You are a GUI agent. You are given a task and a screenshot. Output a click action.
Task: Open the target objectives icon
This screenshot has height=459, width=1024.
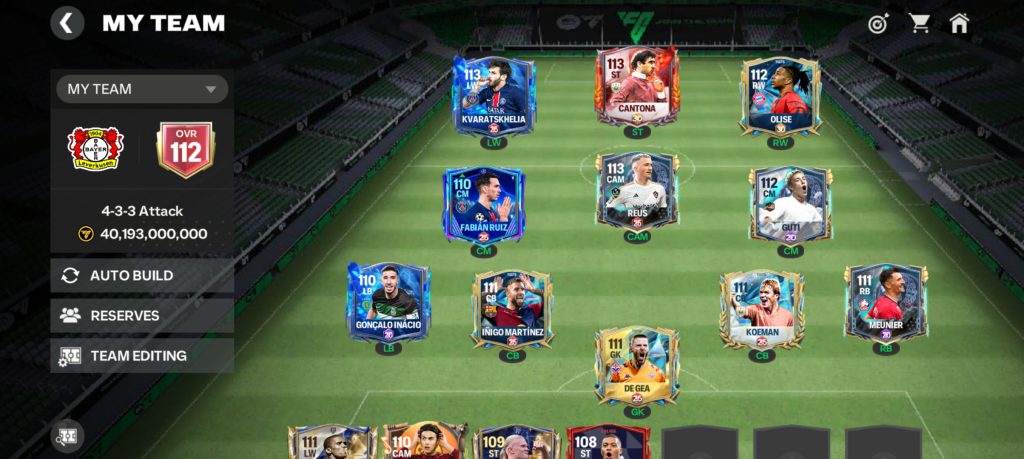click(x=877, y=23)
